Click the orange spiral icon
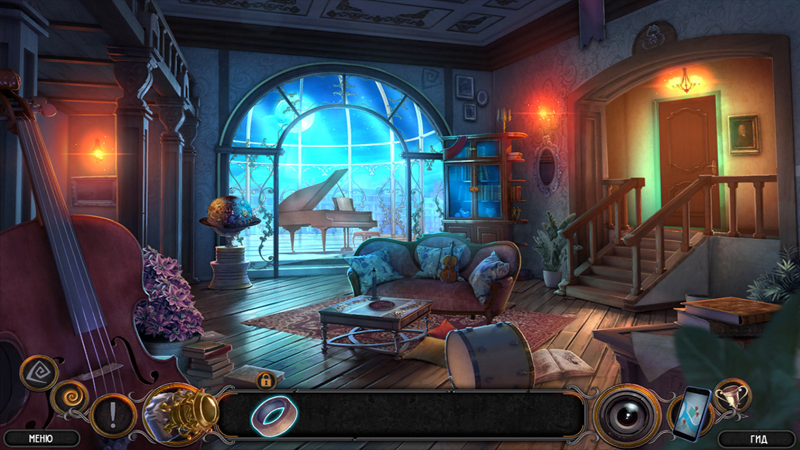The height and width of the screenshot is (450, 800). pos(70,396)
